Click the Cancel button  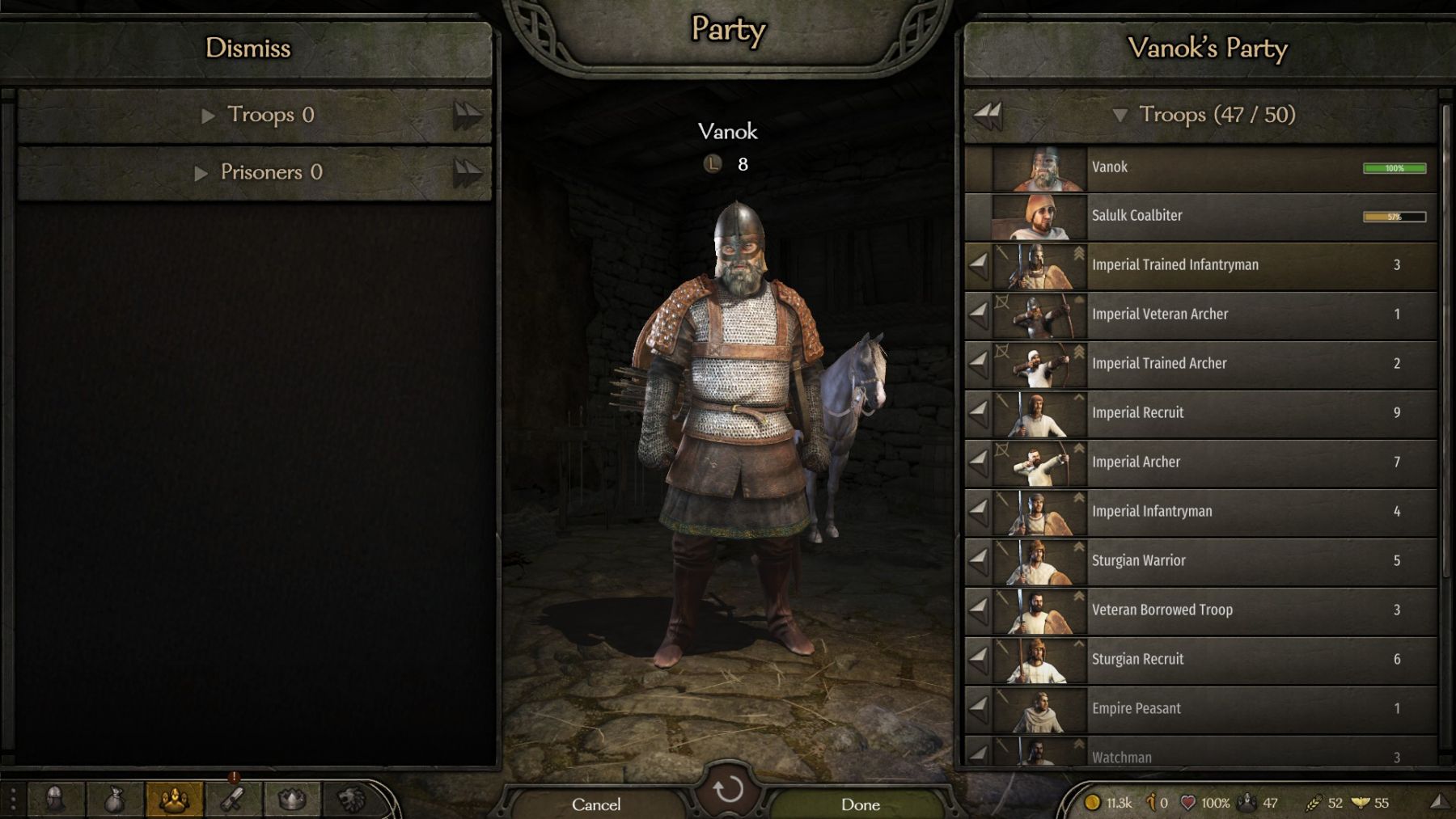pyautogui.click(x=596, y=804)
